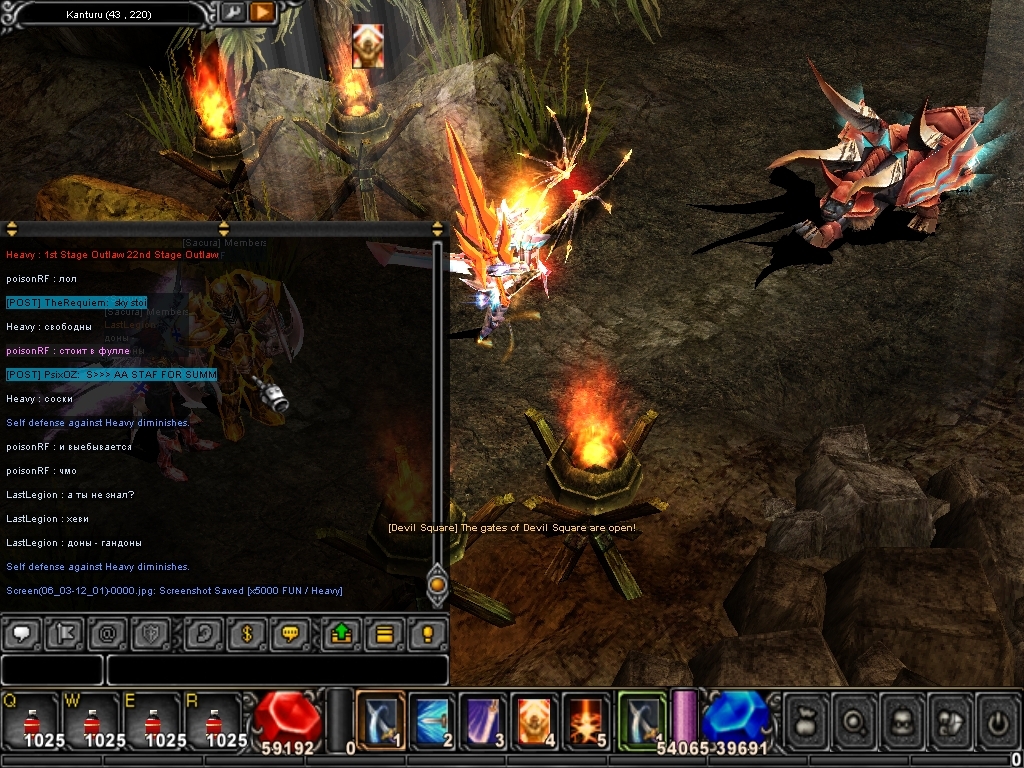
Task: Toggle the flag chat filter button
Action: coord(64,634)
